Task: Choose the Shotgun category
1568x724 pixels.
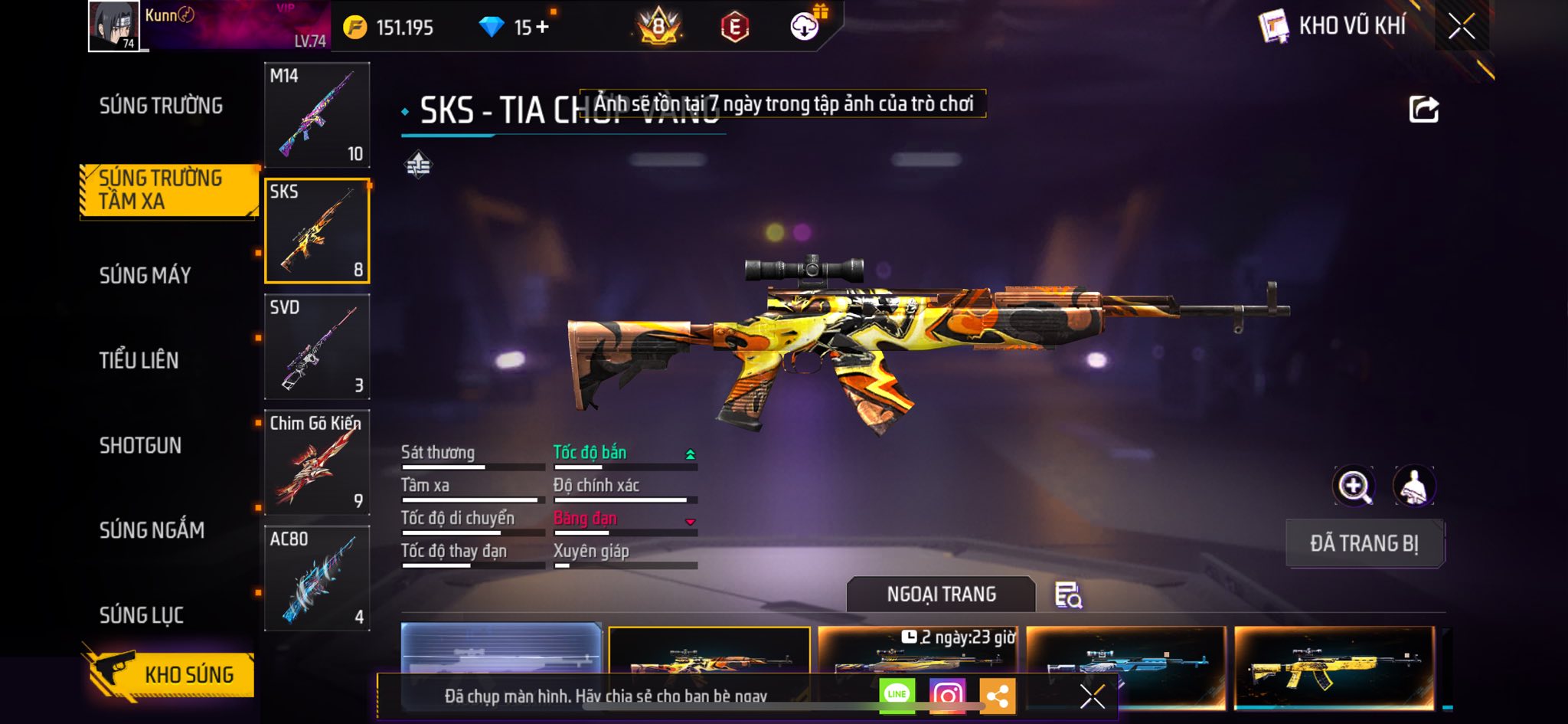Action: point(140,445)
